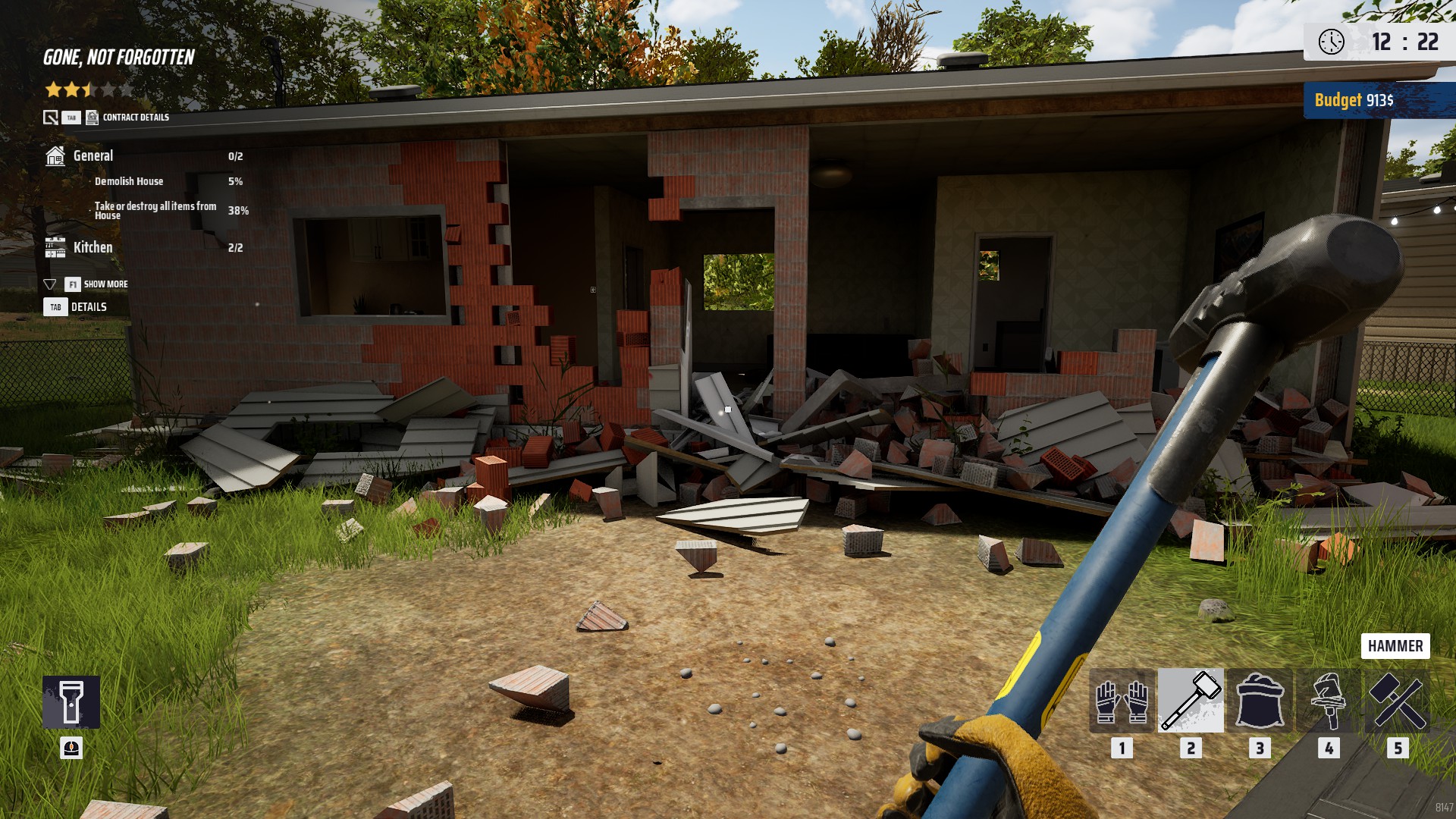Toggle the flashlight icon
Screen dimensions: 1456x819
point(71,702)
